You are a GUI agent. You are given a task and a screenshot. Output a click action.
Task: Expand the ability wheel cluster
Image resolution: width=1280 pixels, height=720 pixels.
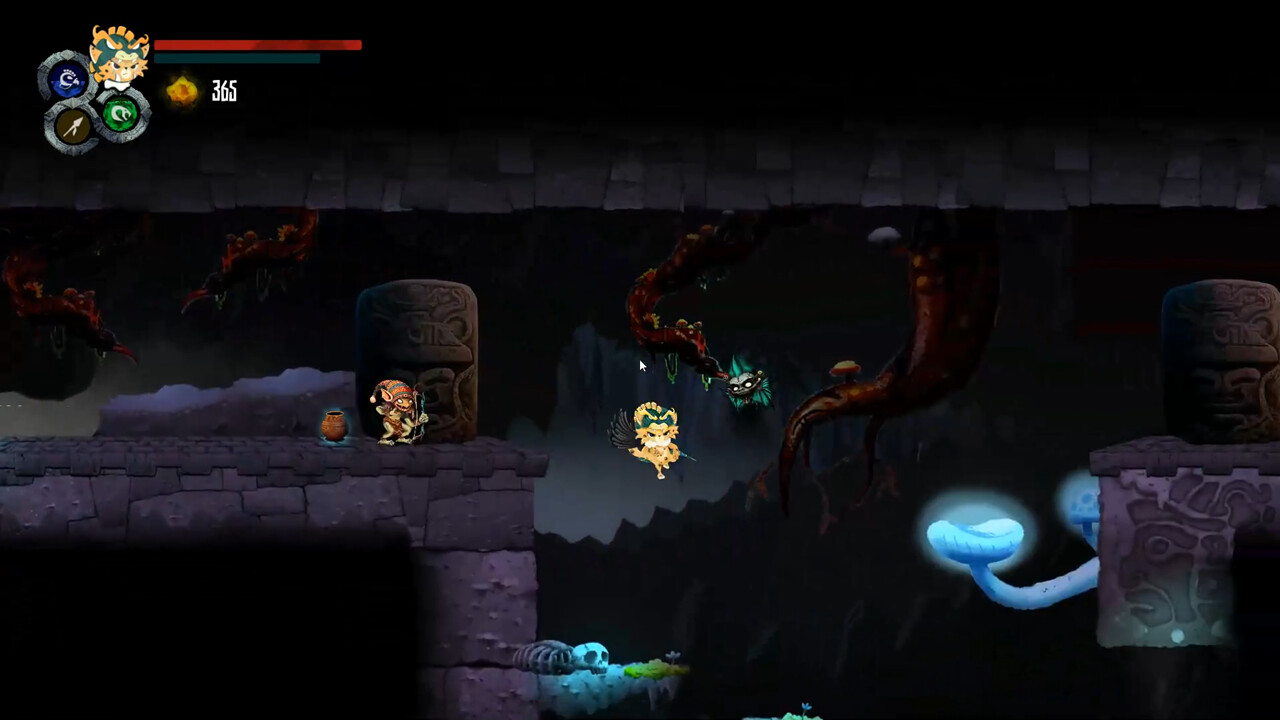coord(95,100)
